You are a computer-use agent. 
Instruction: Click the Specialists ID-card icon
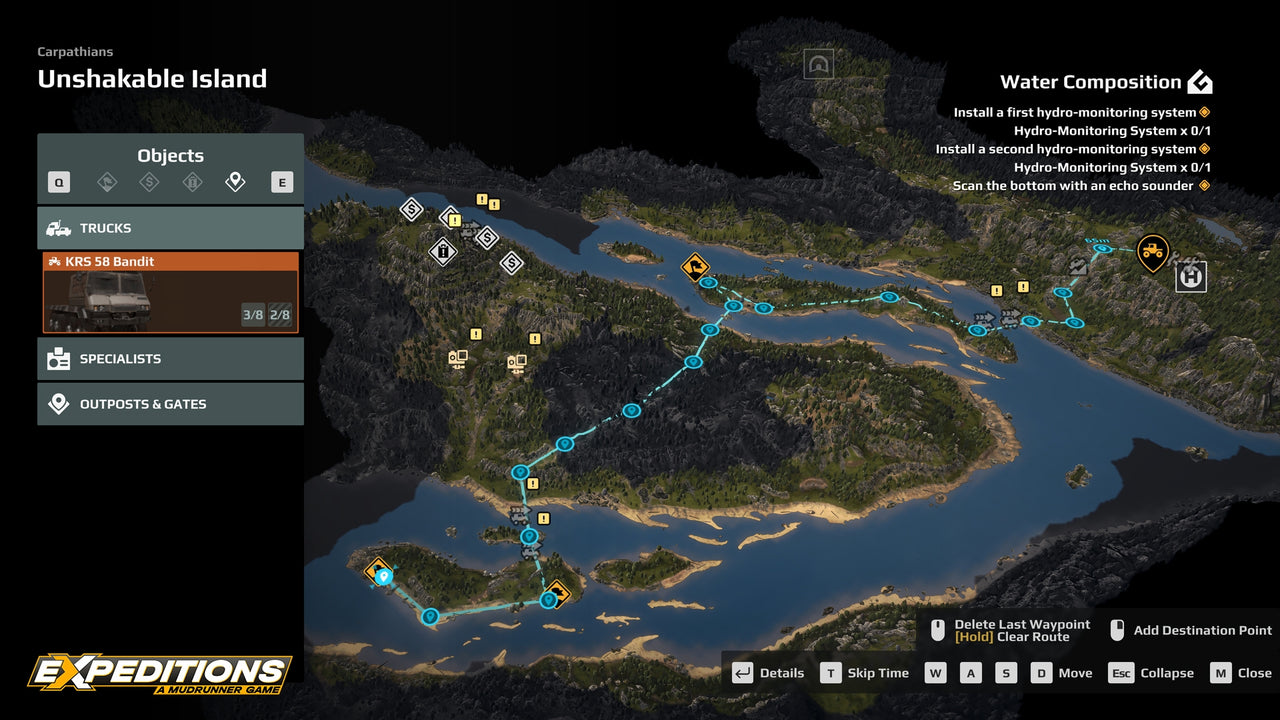[57, 358]
